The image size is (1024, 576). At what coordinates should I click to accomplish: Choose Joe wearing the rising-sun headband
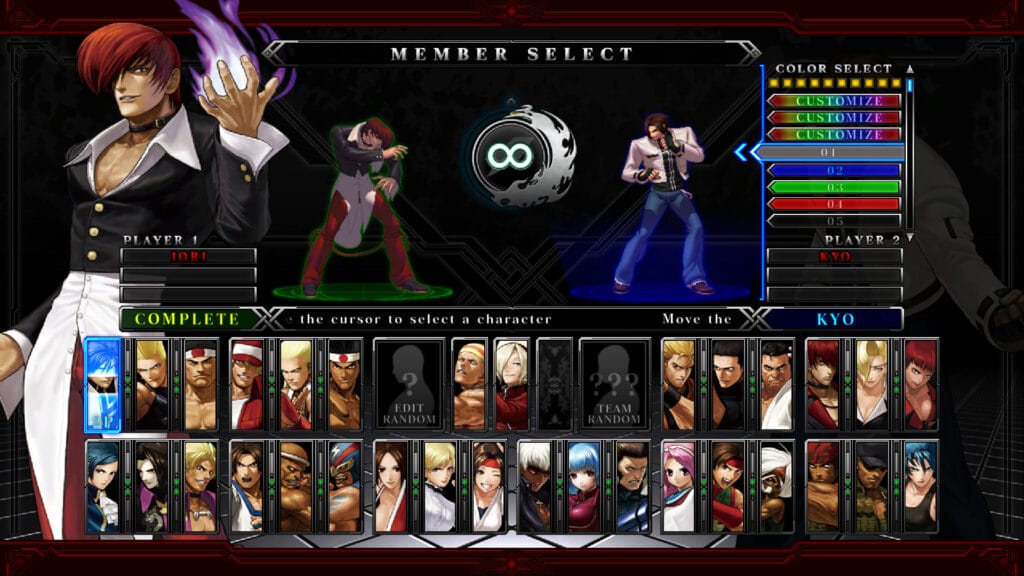click(x=343, y=384)
